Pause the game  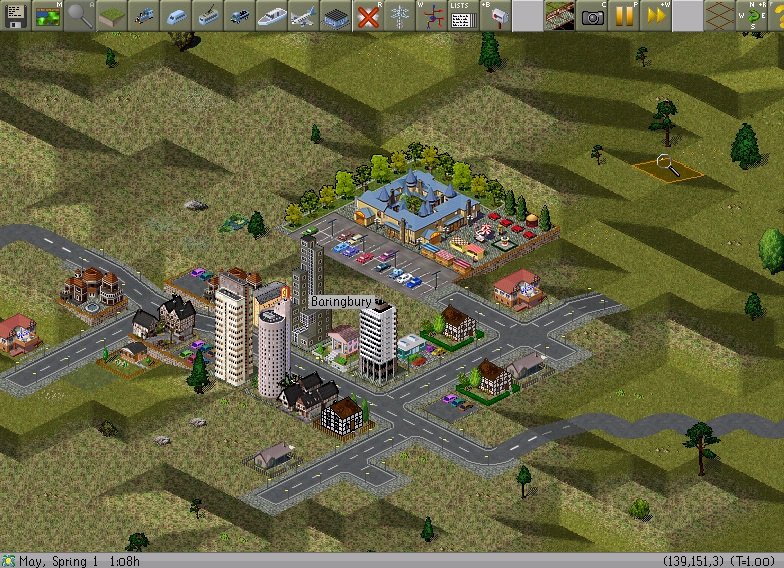pos(623,15)
